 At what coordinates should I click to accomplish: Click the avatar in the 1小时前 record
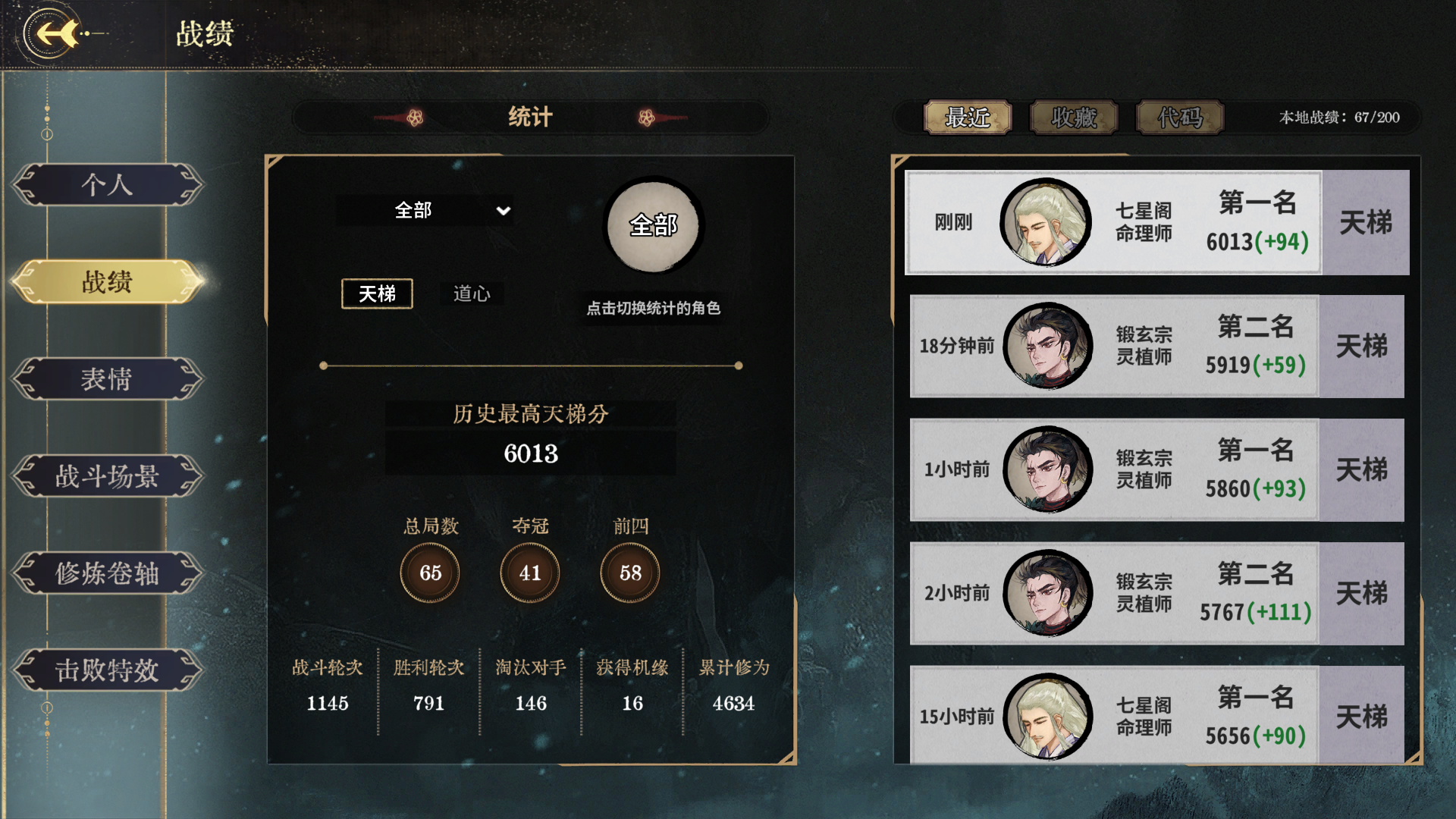tap(1049, 469)
